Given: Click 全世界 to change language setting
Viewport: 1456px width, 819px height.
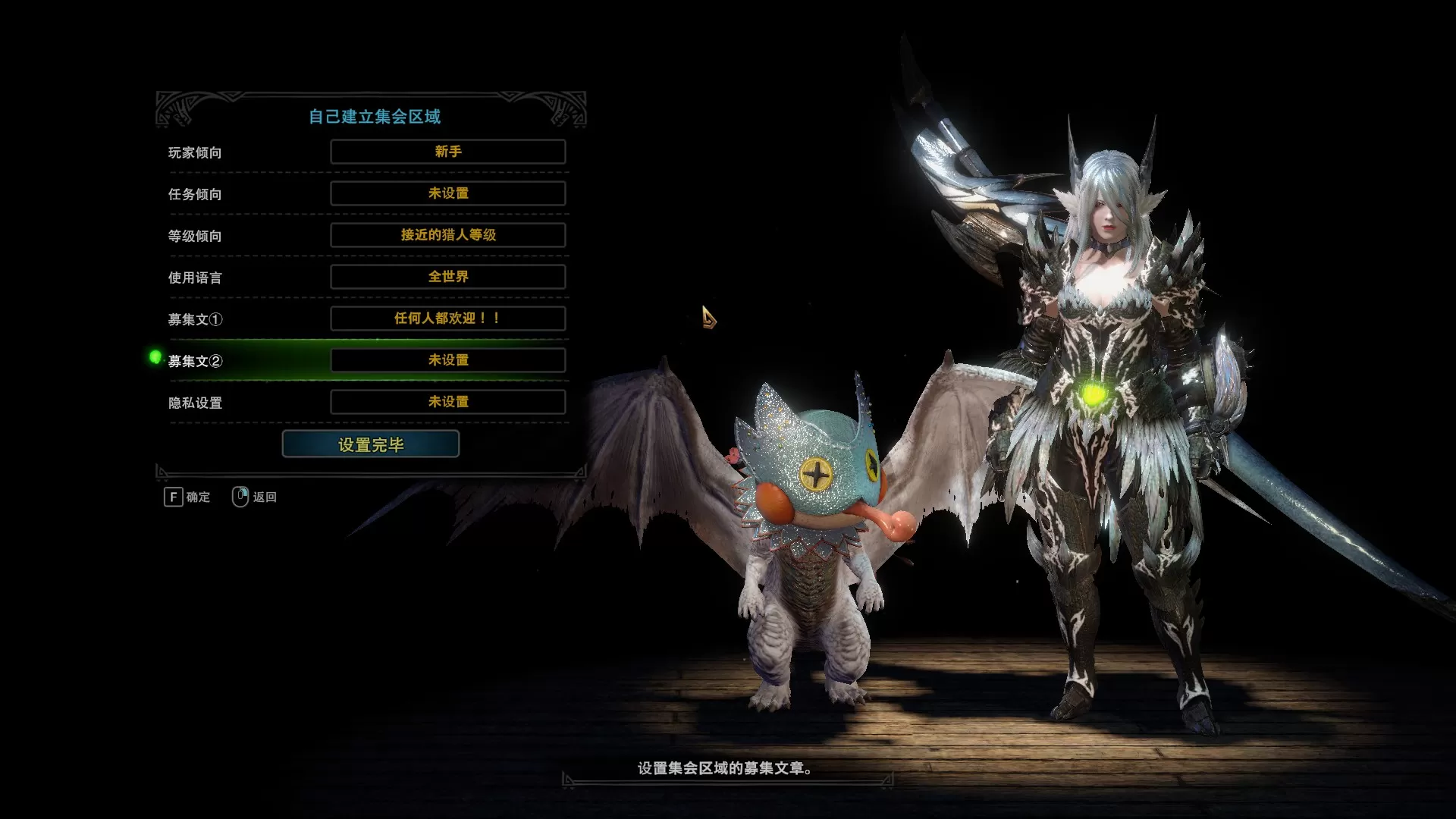Looking at the screenshot, I should 447,277.
